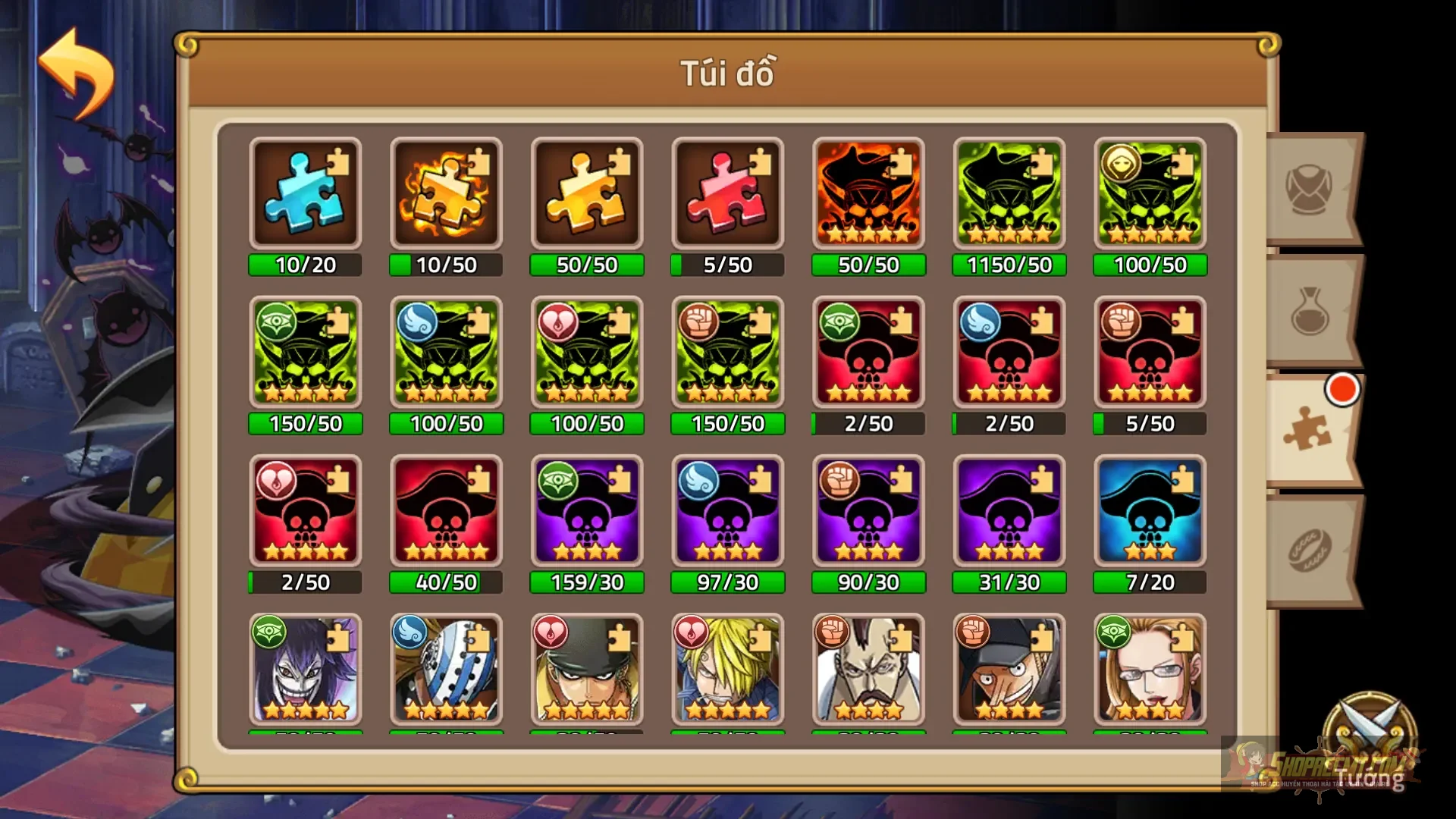This screenshot has height=819, width=1456.
Task: Select the orange 4-star demon soul fragment
Action: [x=868, y=193]
